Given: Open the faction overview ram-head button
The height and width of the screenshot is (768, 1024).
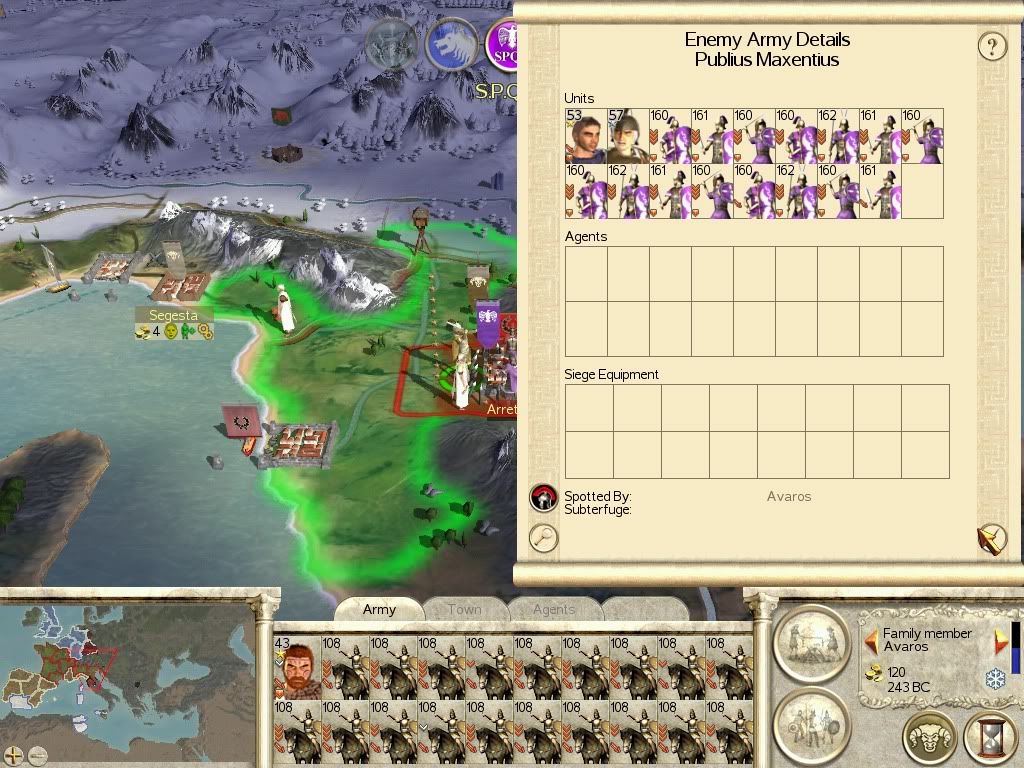Looking at the screenshot, I should [x=929, y=738].
